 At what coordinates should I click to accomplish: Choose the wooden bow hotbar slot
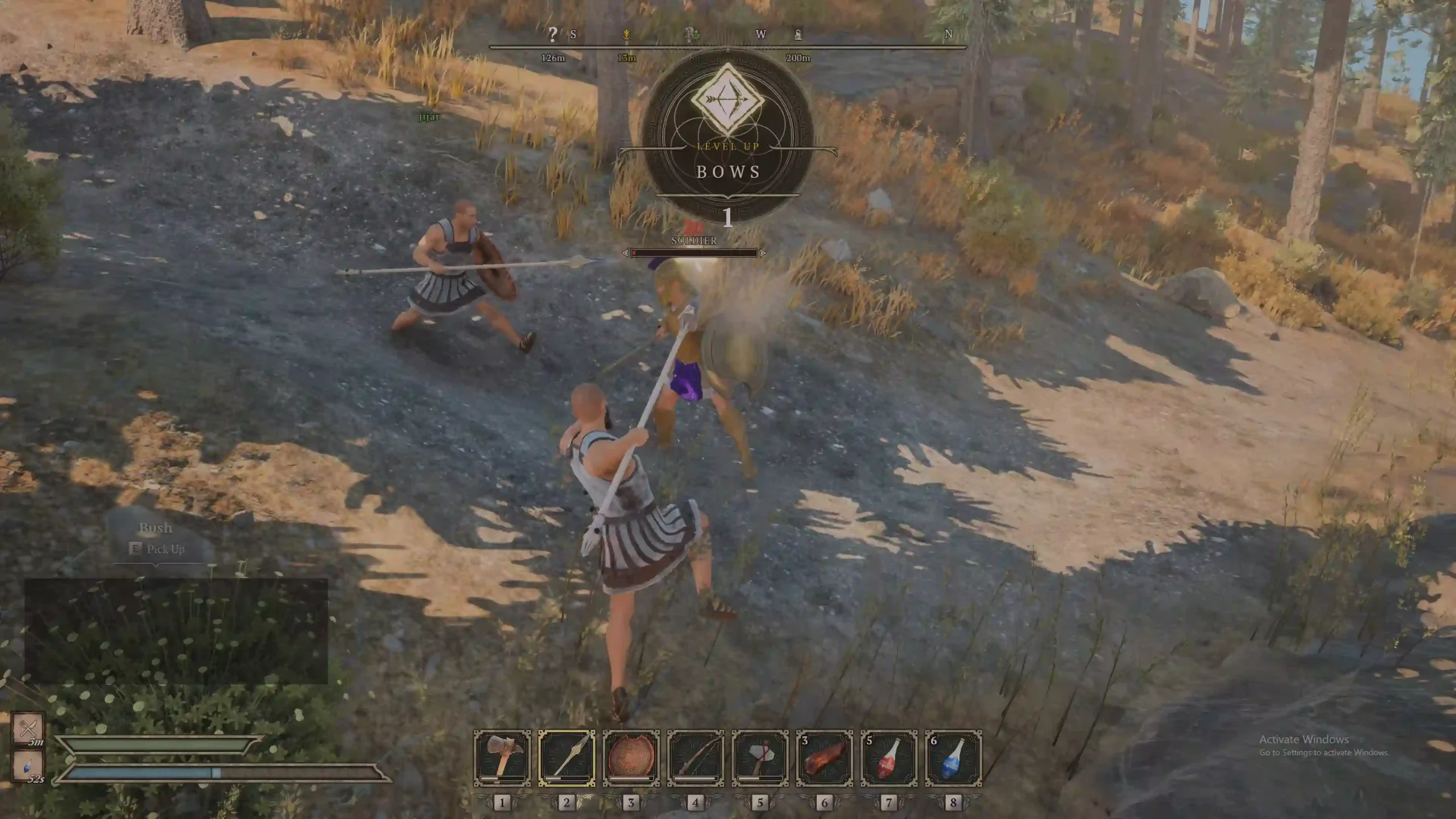pyautogui.click(x=696, y=758)
